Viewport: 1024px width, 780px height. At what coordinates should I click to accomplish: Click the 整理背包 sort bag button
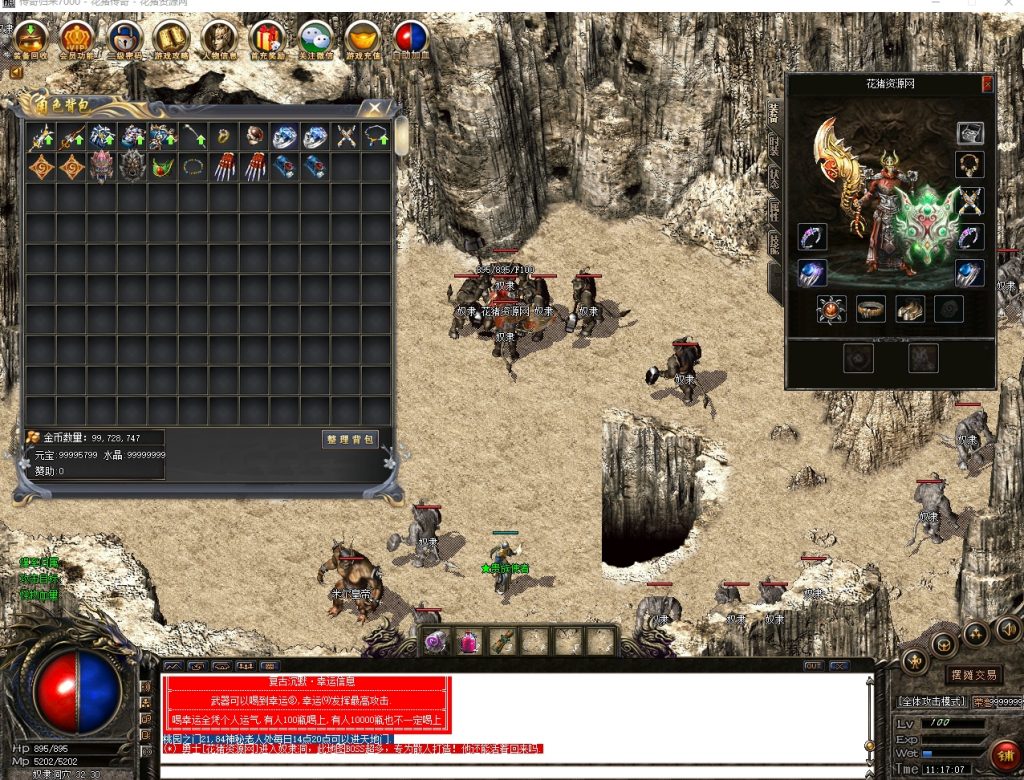(350, 439)
